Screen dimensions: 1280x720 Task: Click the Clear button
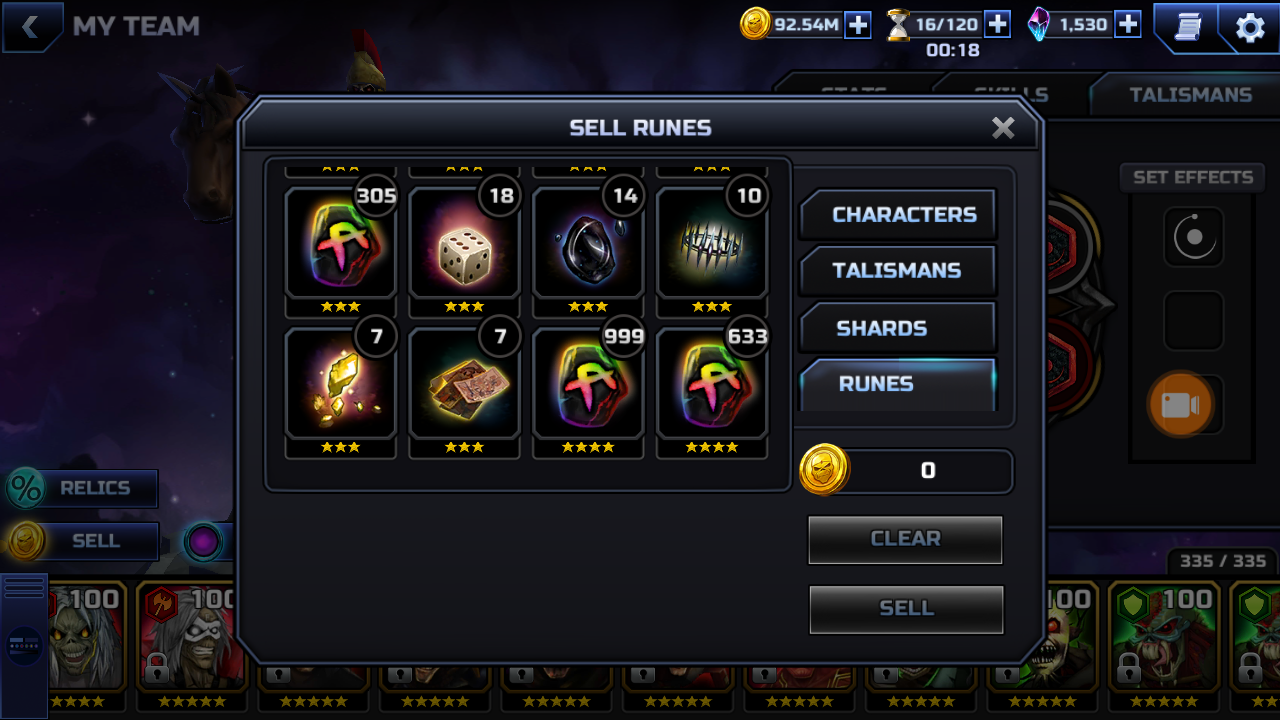(905, 539)
